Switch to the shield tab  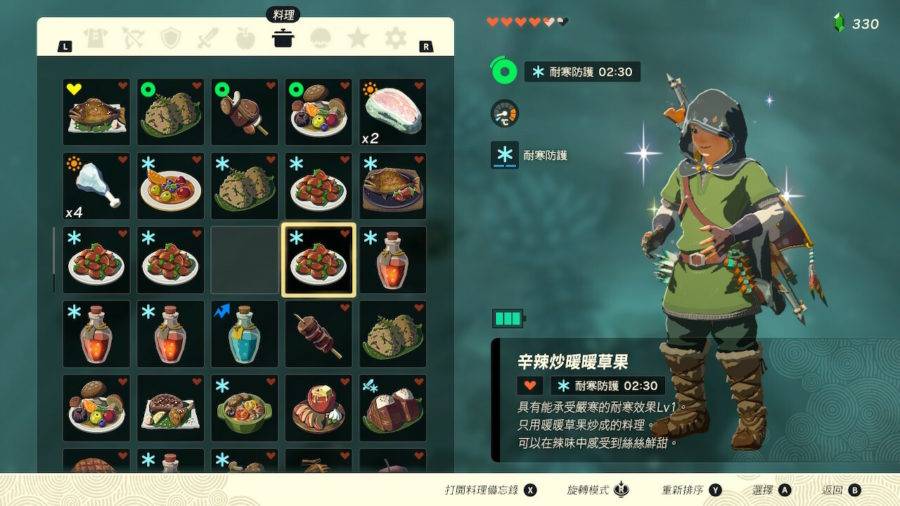pyautogui.click(x=171, y=39)
